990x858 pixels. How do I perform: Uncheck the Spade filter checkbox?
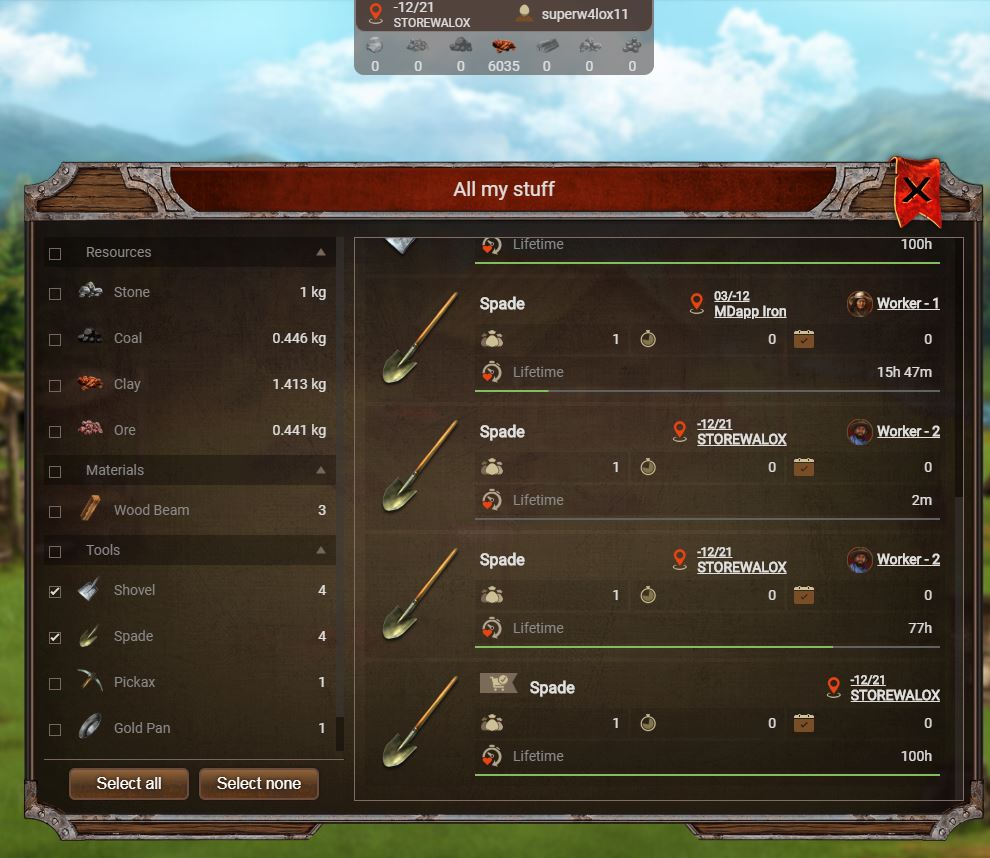click(x=55, y=638)
